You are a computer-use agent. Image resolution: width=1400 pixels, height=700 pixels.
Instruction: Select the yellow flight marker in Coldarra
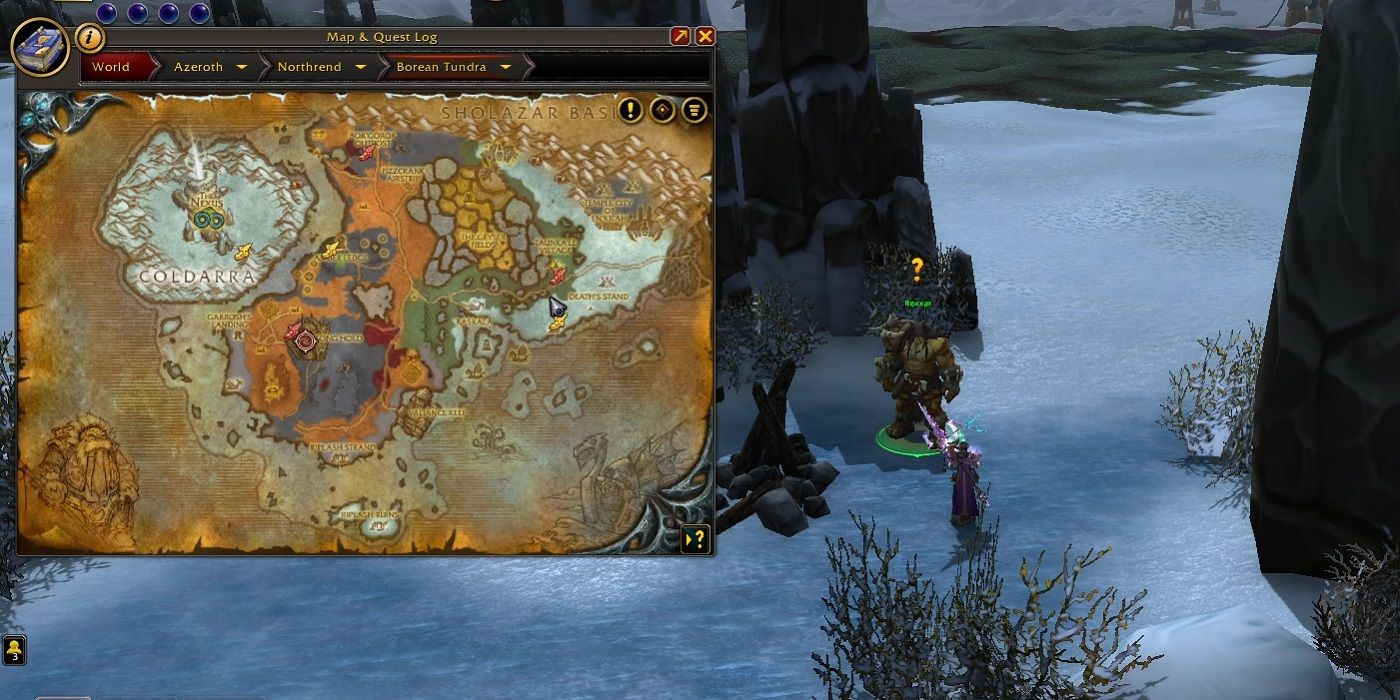tap(242, 251)
